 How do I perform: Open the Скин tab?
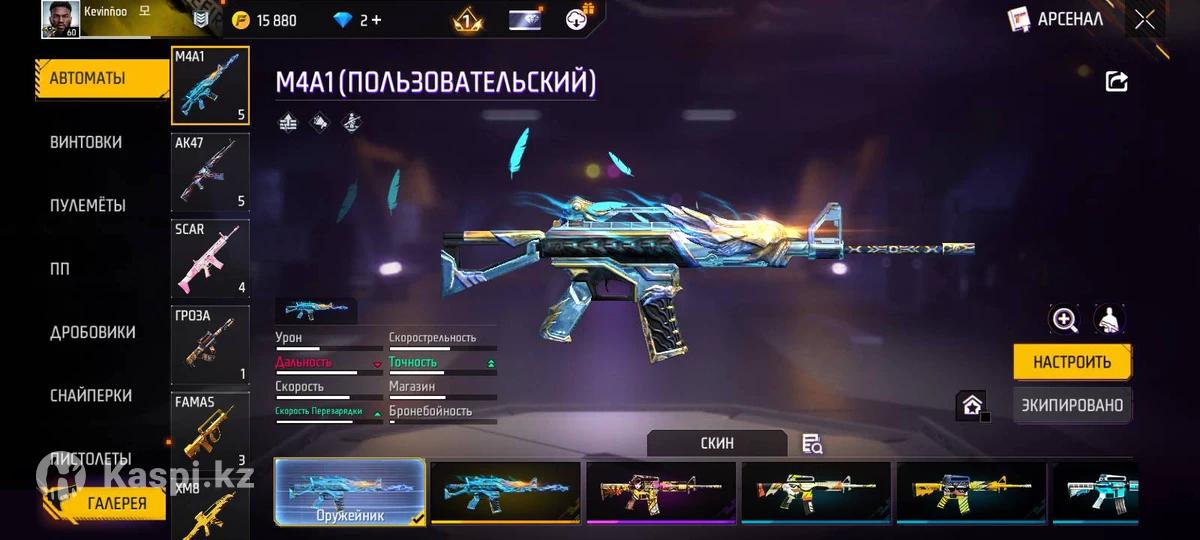(x=717, y=443)
